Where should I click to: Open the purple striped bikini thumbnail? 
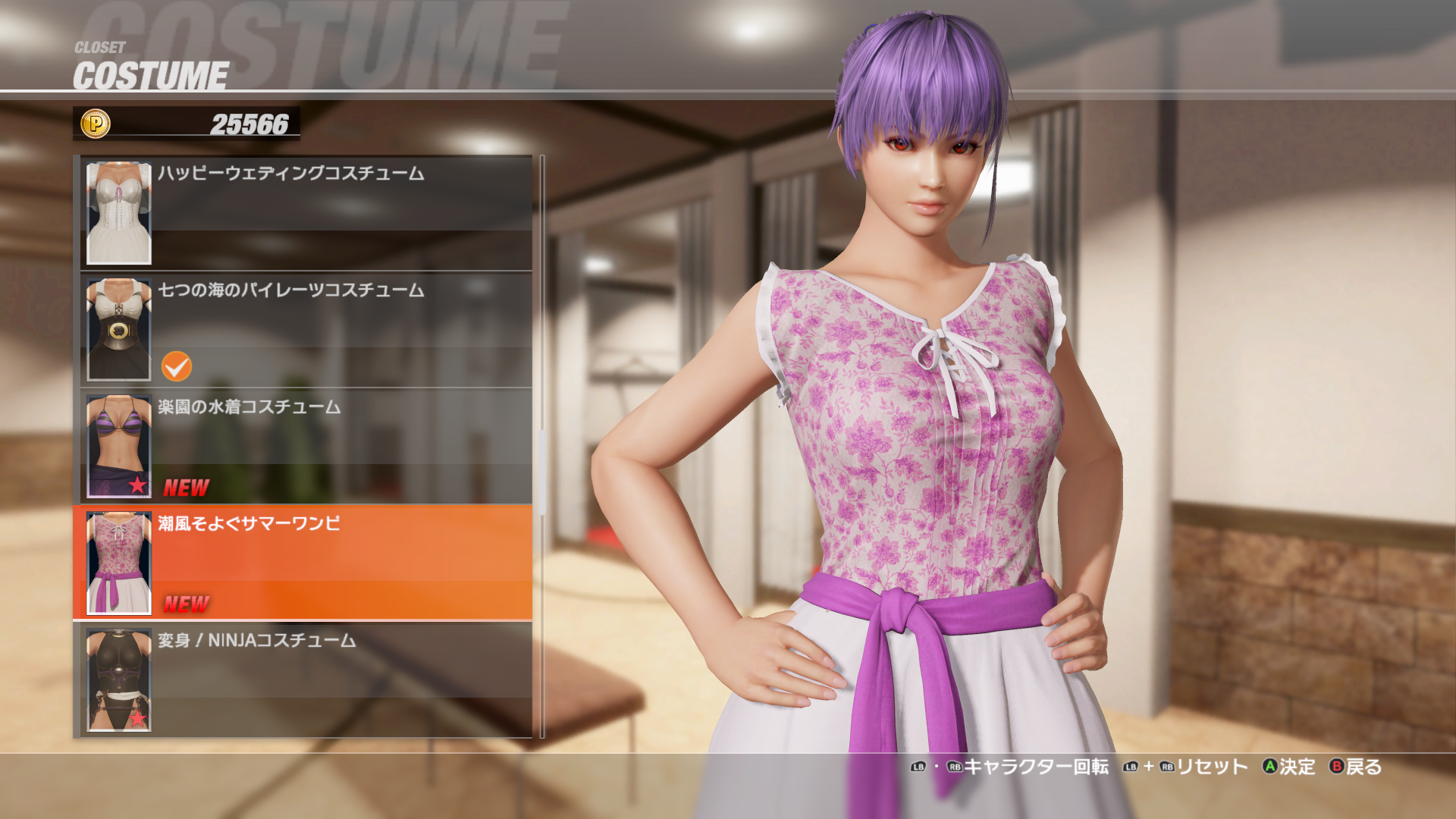pyautogui.click(x=119, y=447)
